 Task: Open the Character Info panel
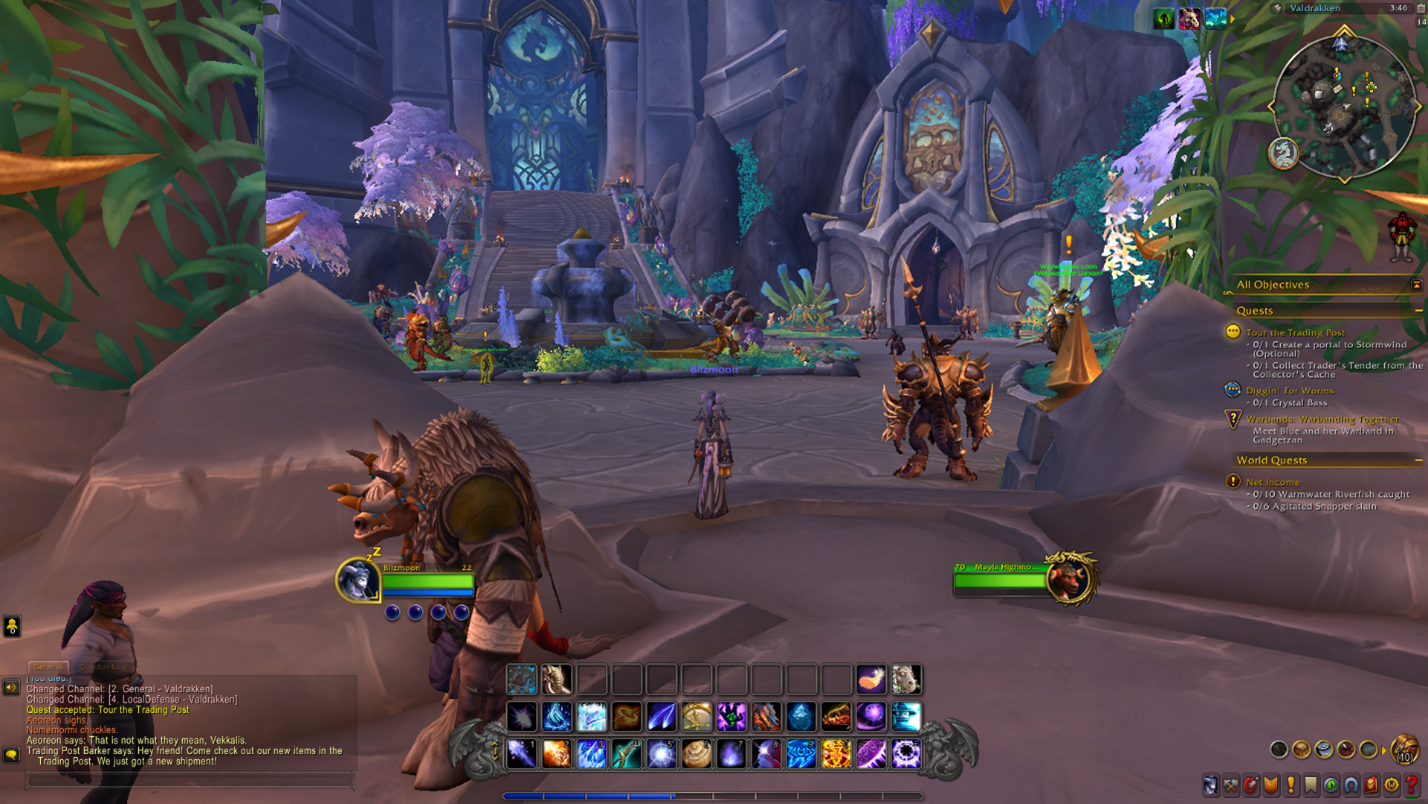point(1210,786)
